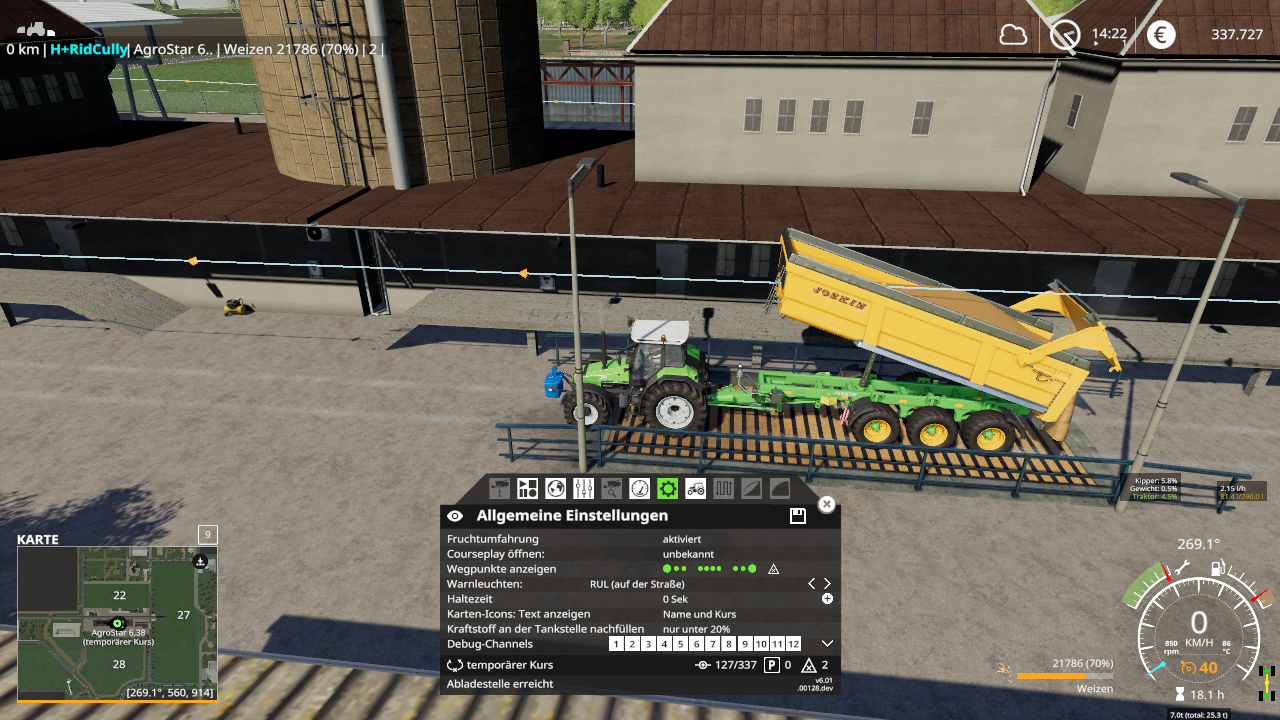Close the Courseplay settings panel
The height and width of the screenshot is (720, 1280).
point(826,504)
